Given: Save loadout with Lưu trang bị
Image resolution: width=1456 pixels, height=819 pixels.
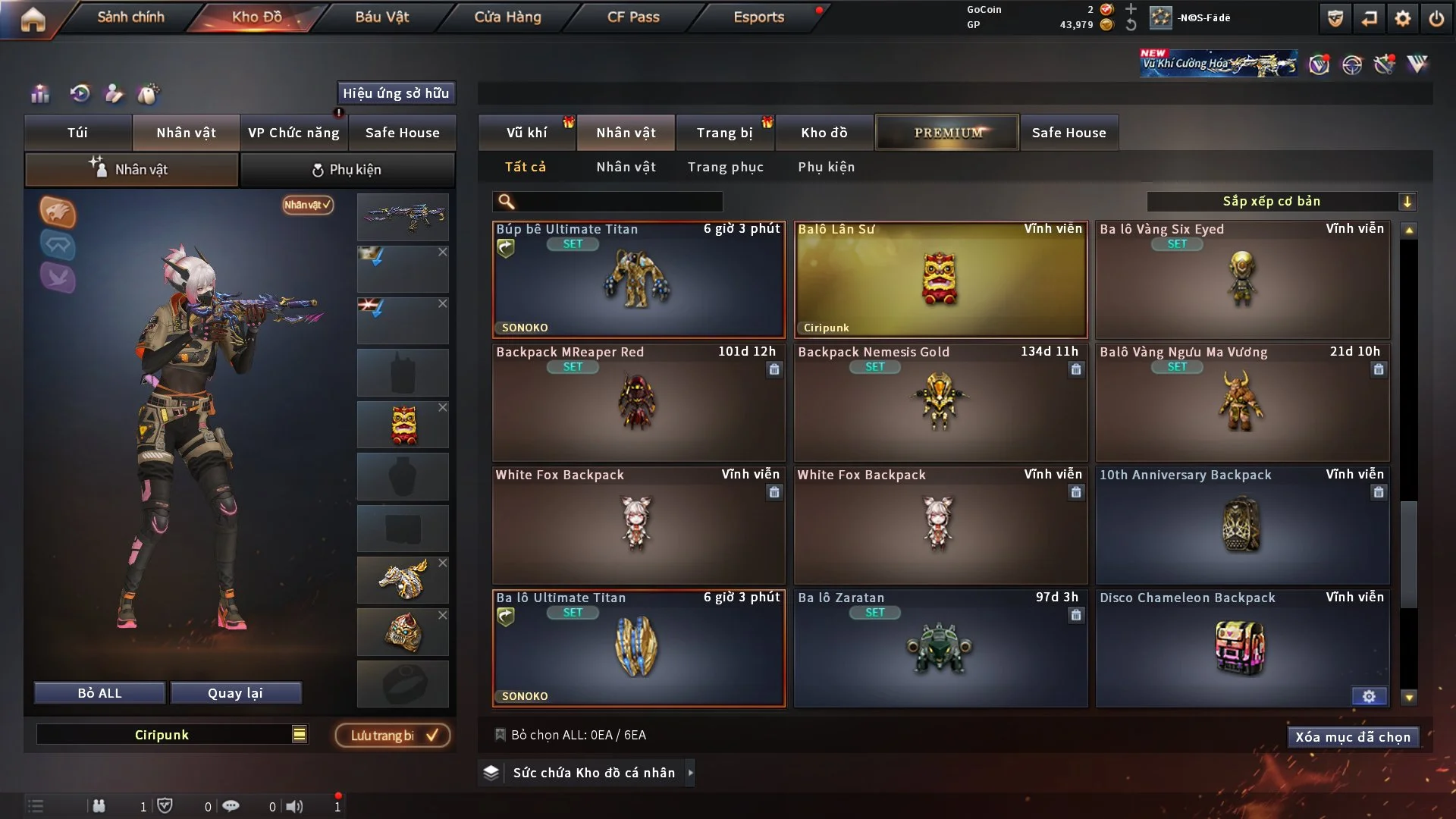Looking at the screenshot, I should pyautogui.click(x=393, y=735).
